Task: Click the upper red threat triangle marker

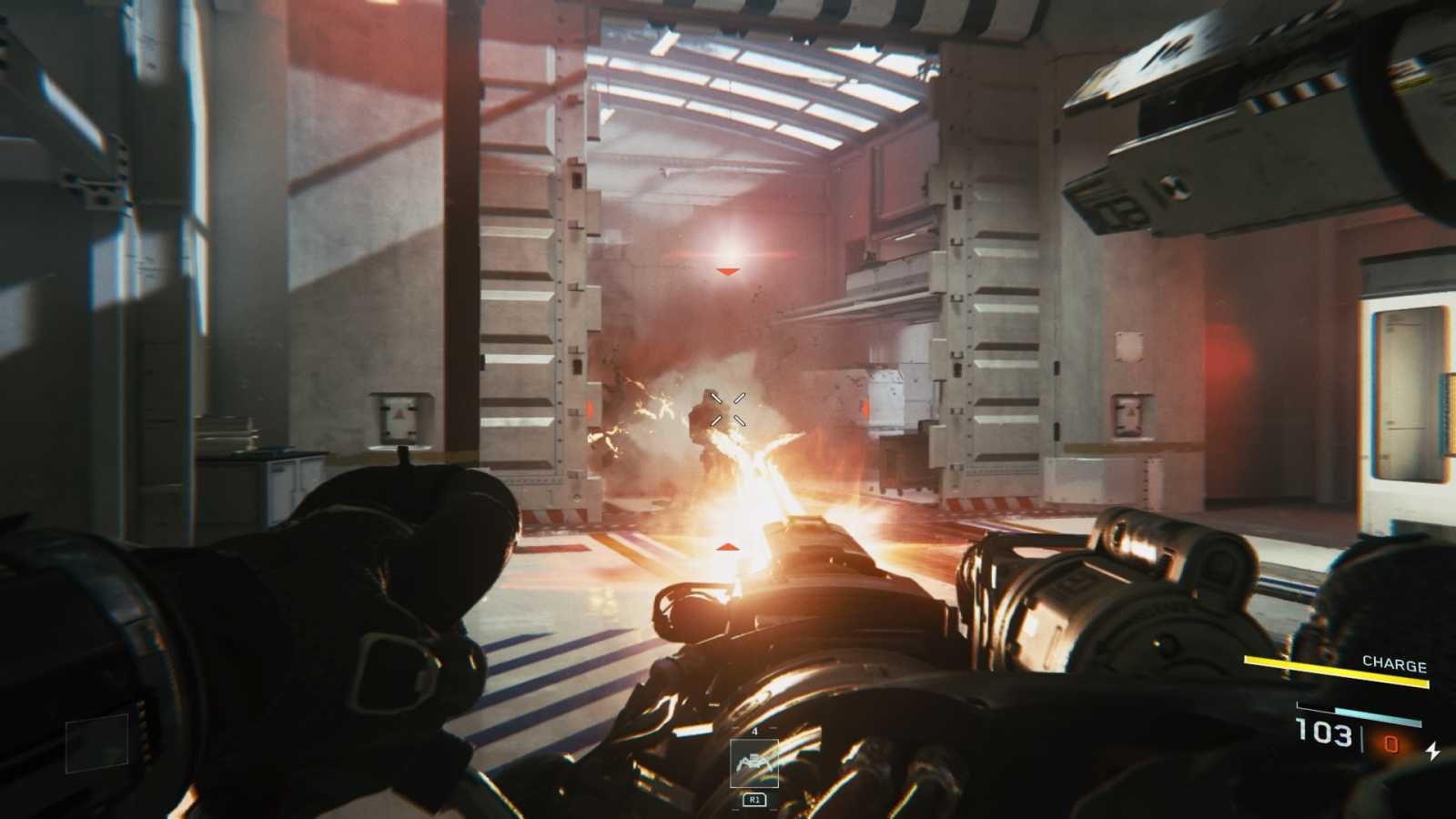Action: [x=727, y=269]
